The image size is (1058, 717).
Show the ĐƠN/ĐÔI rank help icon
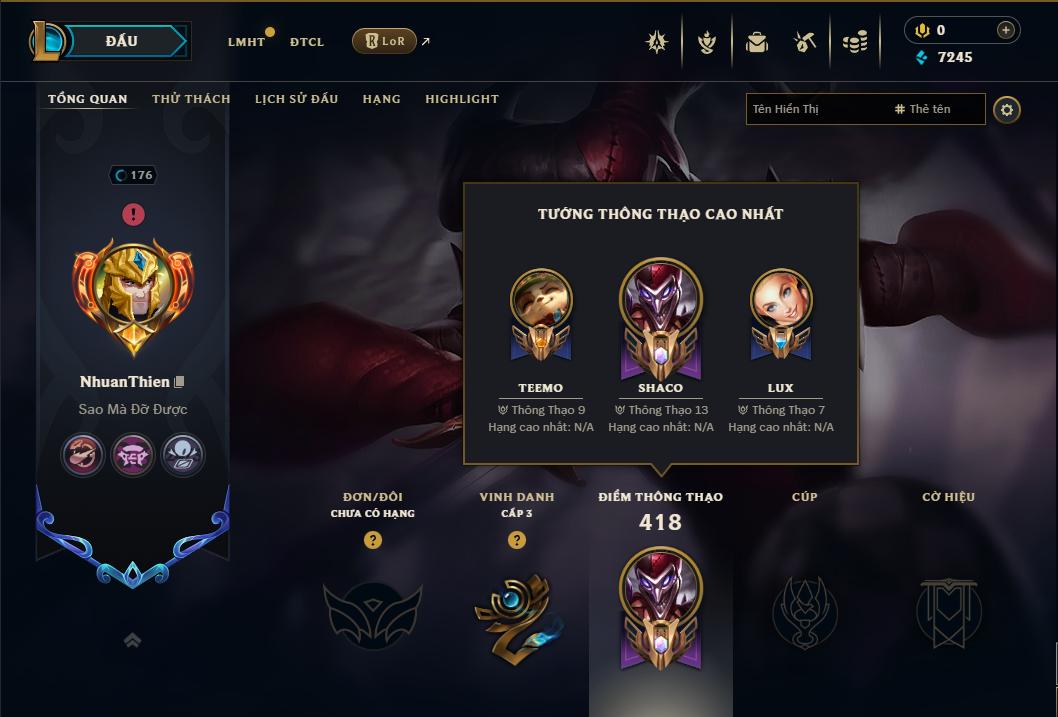tap(373, 540)
